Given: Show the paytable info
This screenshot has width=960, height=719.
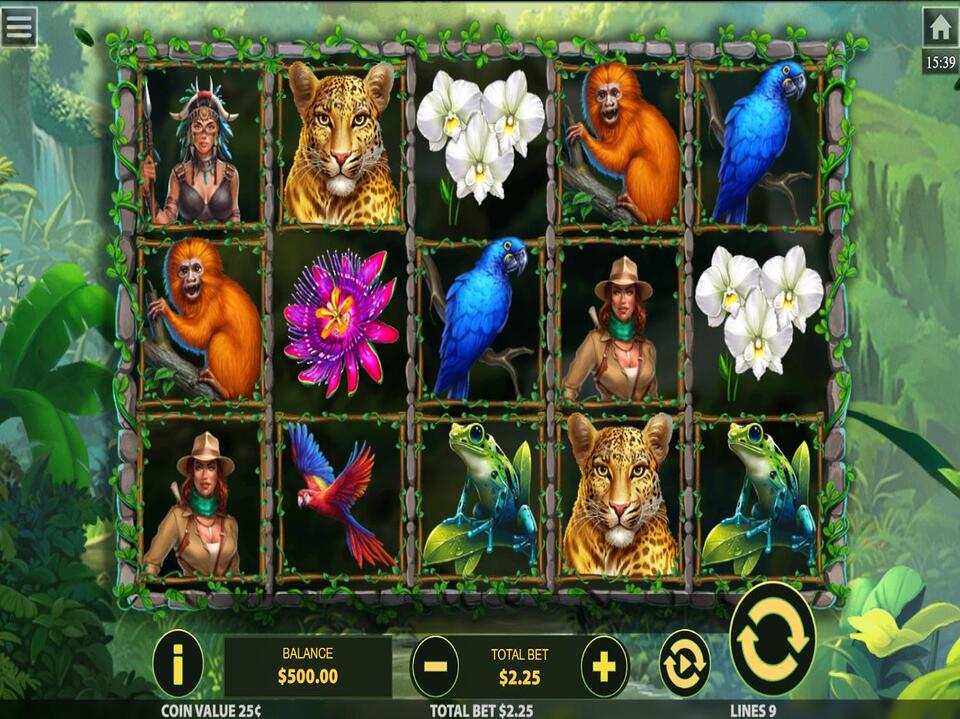Looking at the screenshot, I should pyautogui.click(x=178, y=663).
